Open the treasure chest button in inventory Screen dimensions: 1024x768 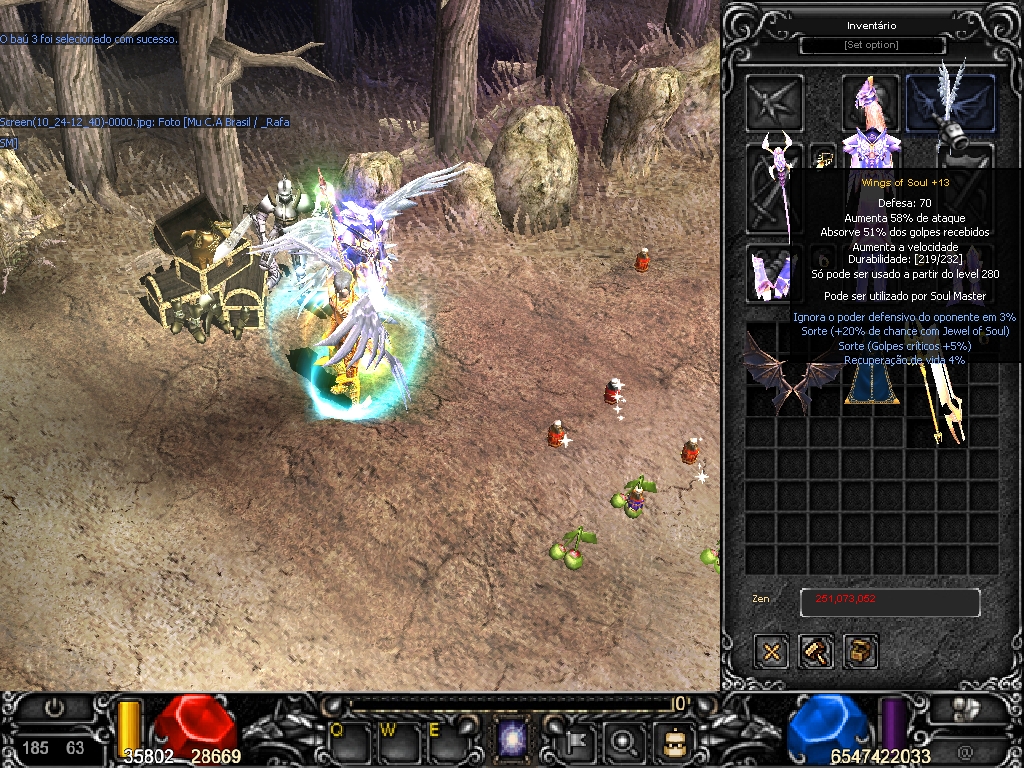coord(861,652)
